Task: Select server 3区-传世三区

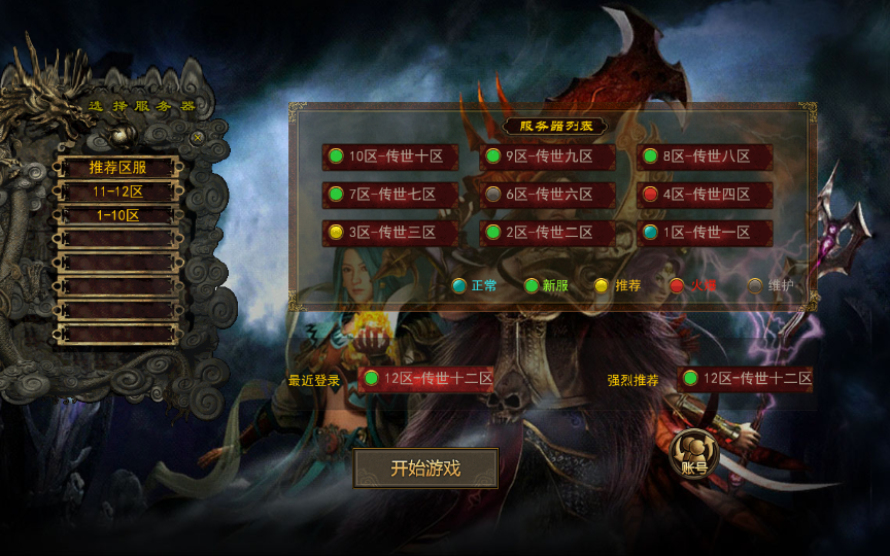Action: (x=391, y=233)
